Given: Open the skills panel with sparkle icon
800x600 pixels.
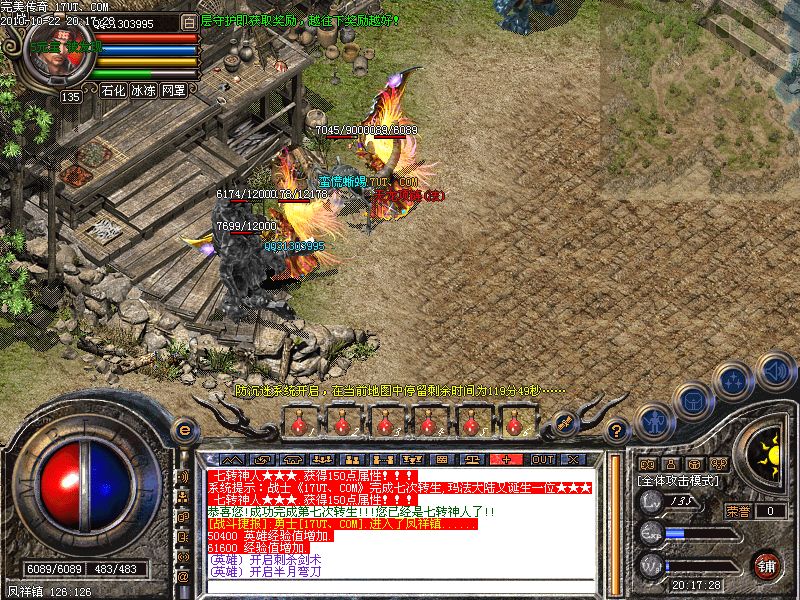Looking at the screenshot, I should tap(735, 380).
